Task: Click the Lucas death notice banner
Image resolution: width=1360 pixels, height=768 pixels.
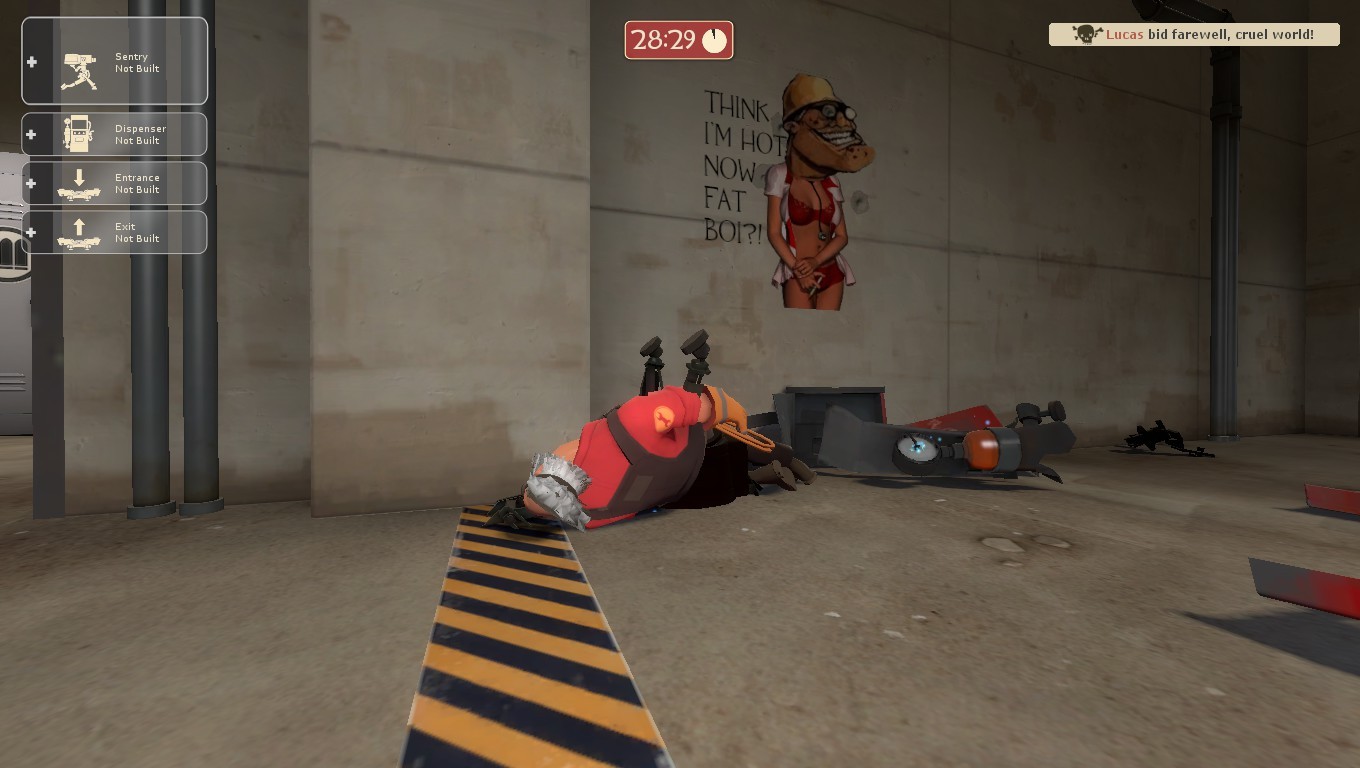Action: pos(1193,34)
